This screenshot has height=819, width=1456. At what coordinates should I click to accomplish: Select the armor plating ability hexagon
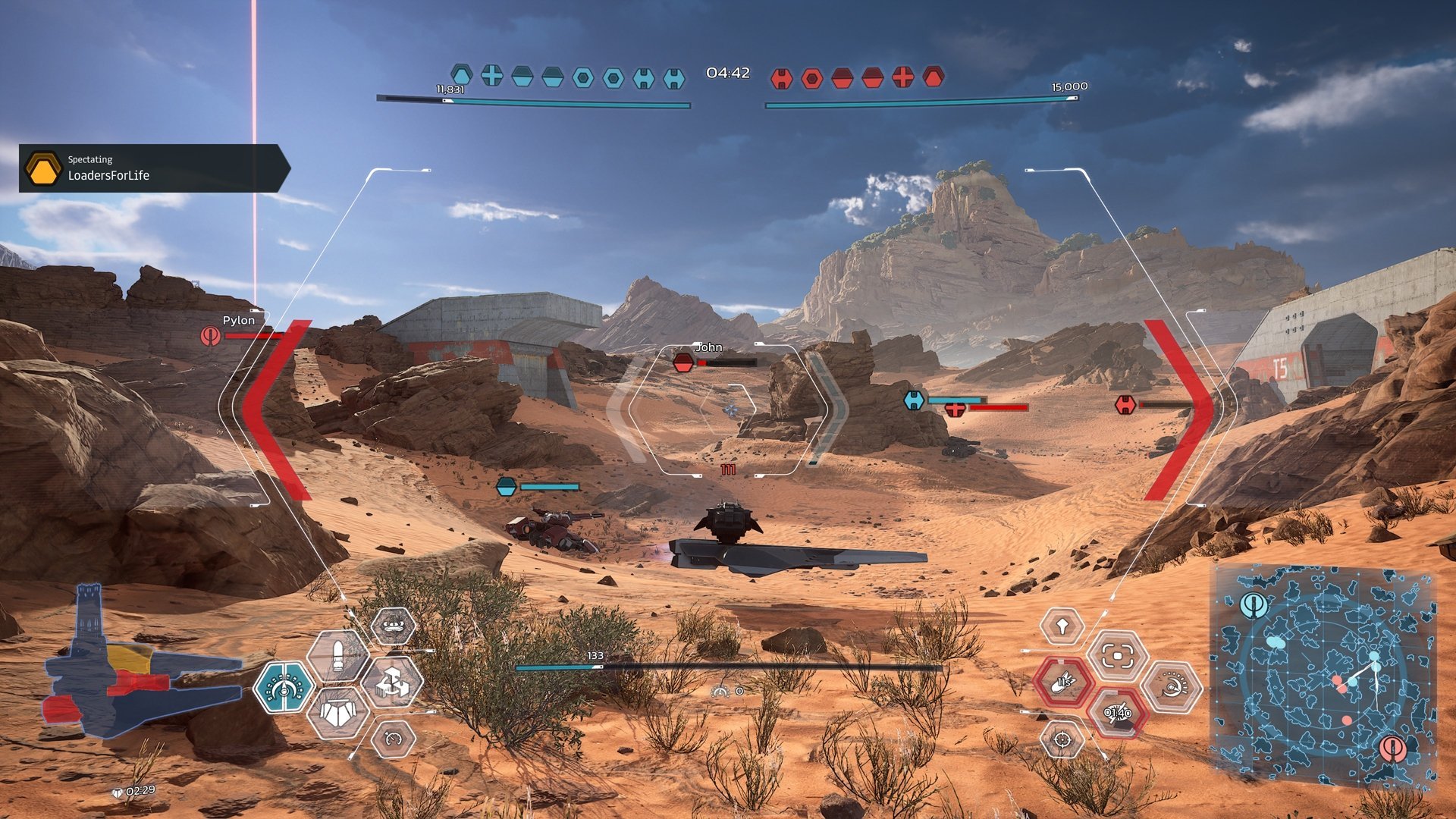coord(337,714)
